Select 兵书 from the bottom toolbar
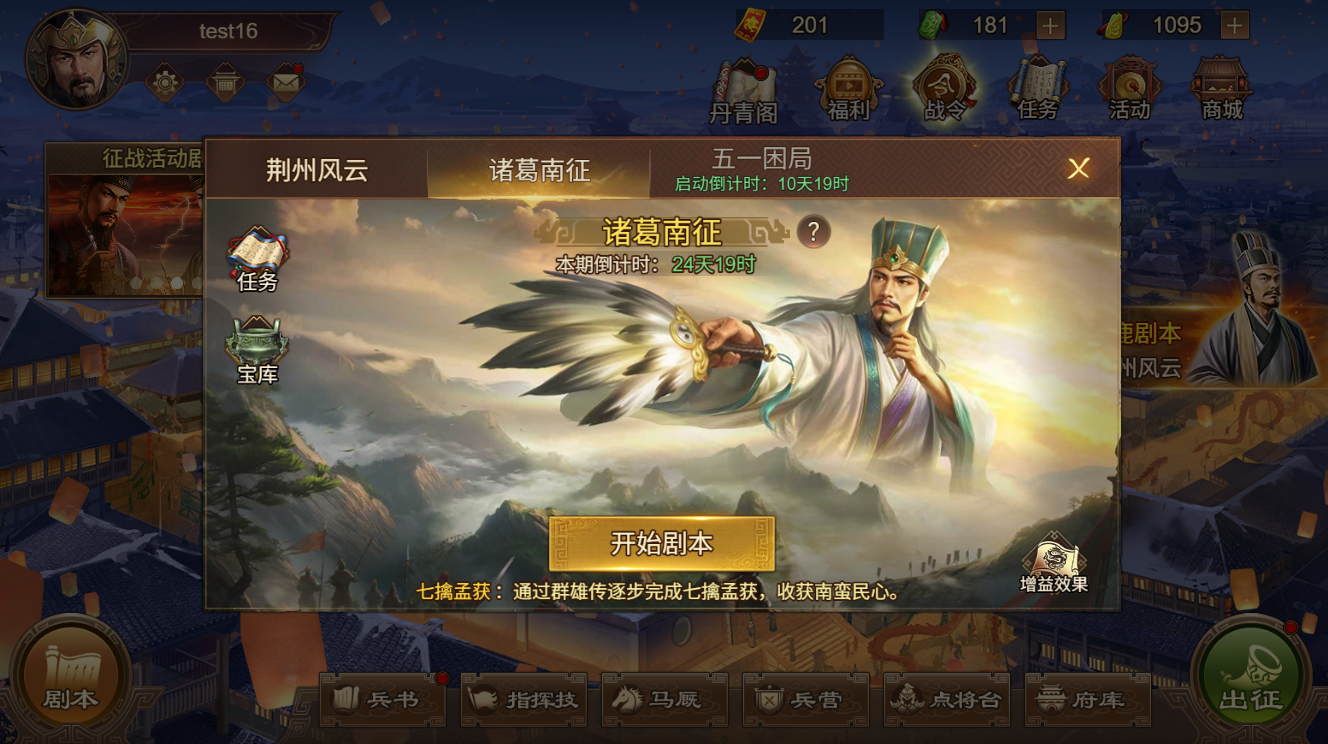The height and width of the screenshot is (744, 1328). (x=381, y=700)
